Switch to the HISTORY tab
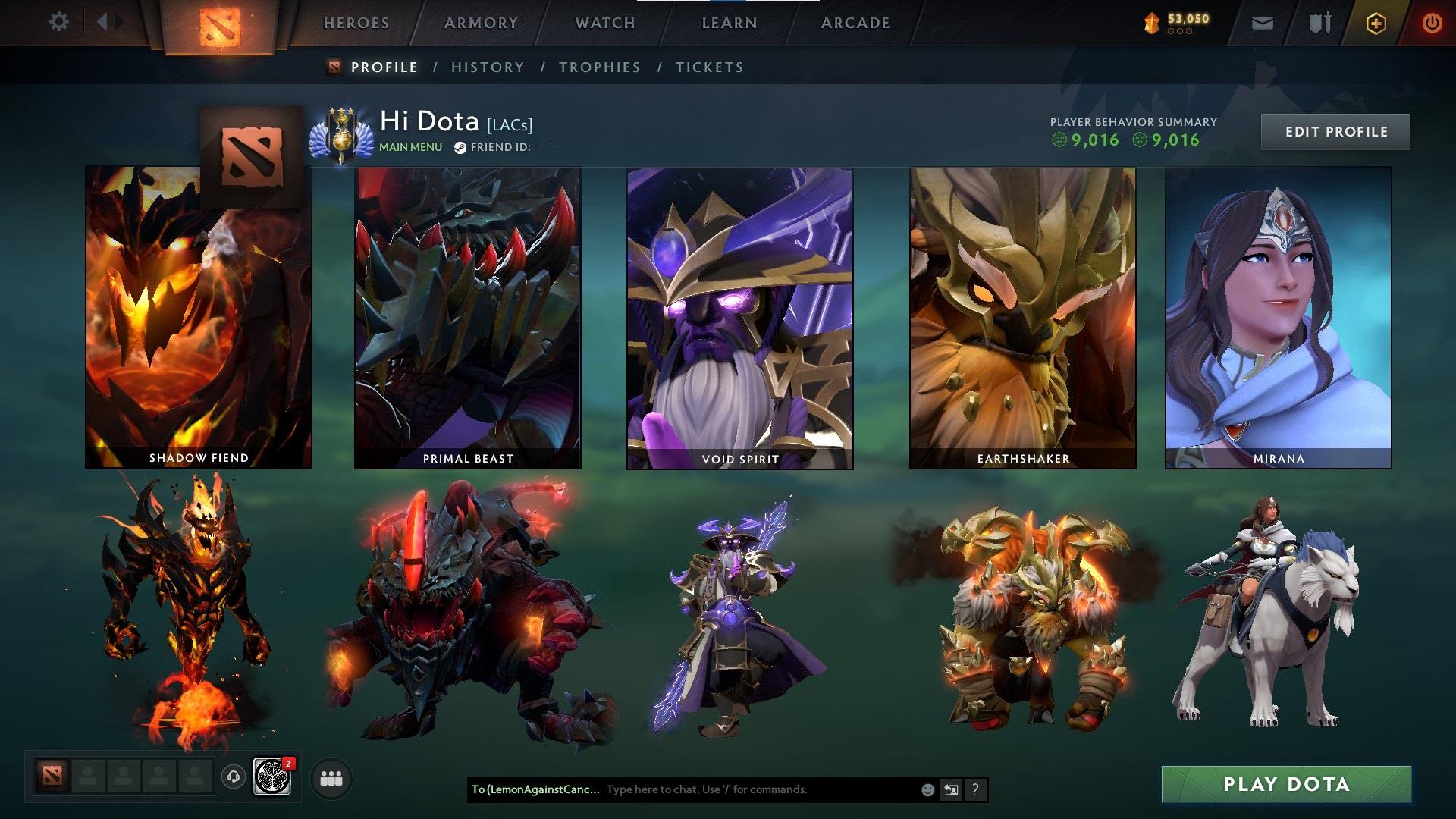This screenshot has height=819, width=1456. pos(487,67)
